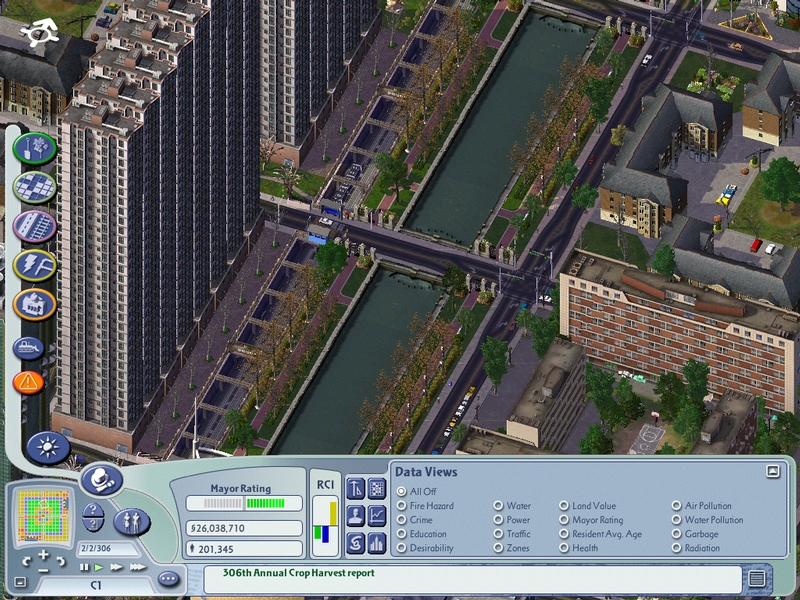
Task: Set simulation to fastest speed
Action: 137,567
